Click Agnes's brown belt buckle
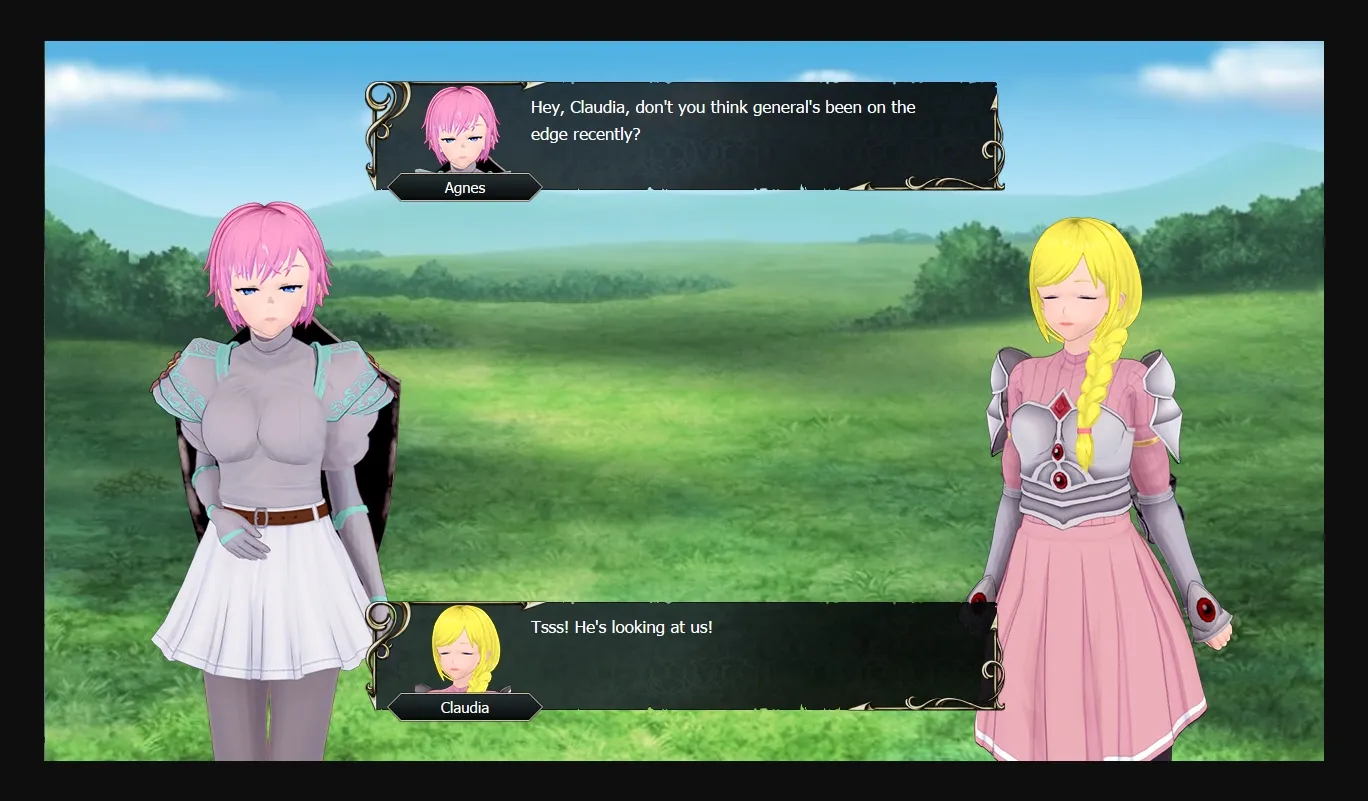The width and height of the screenshot is (1368, 801). coord(262,518)
